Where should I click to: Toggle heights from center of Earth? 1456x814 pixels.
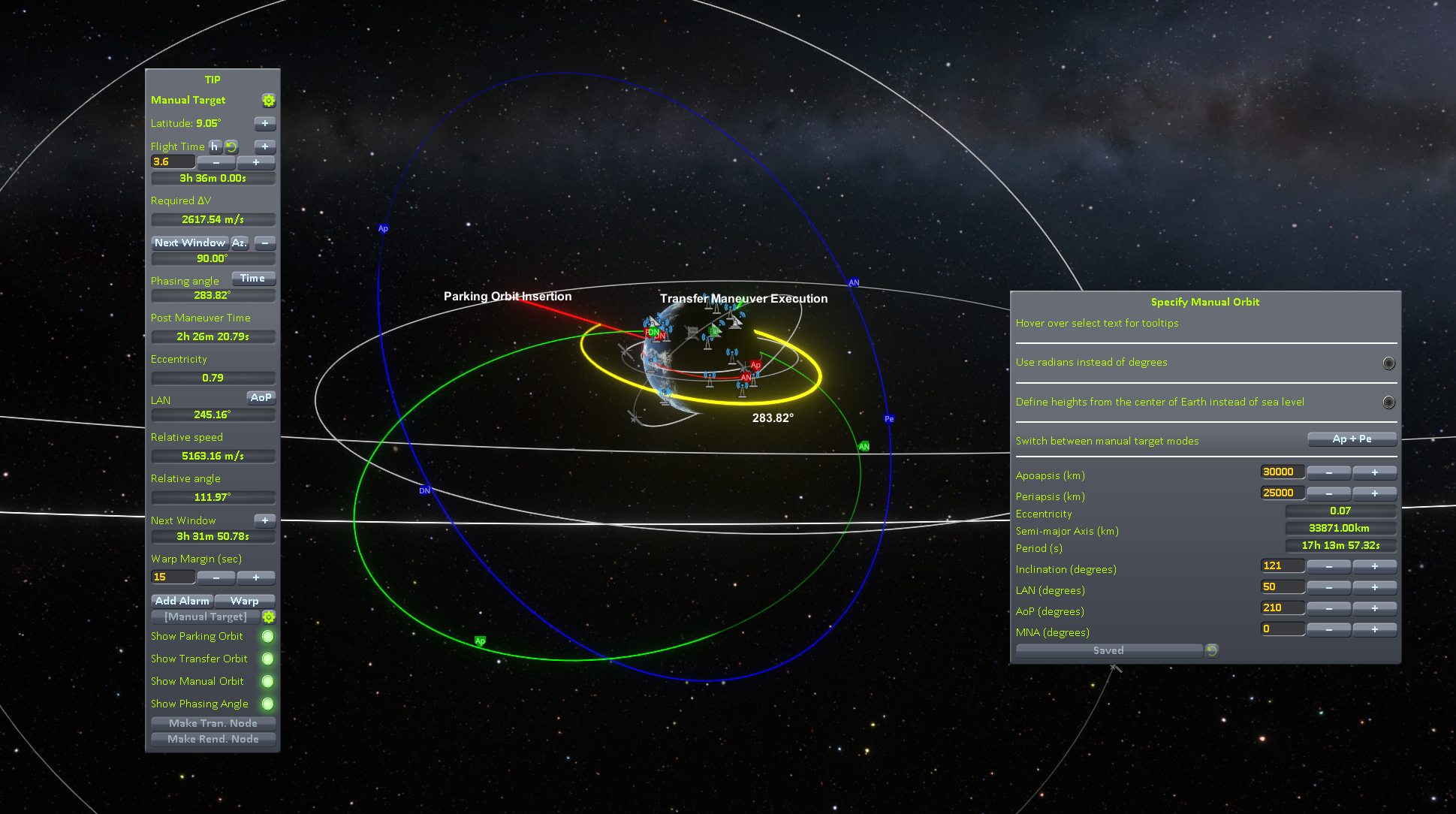click(1388, 402)
